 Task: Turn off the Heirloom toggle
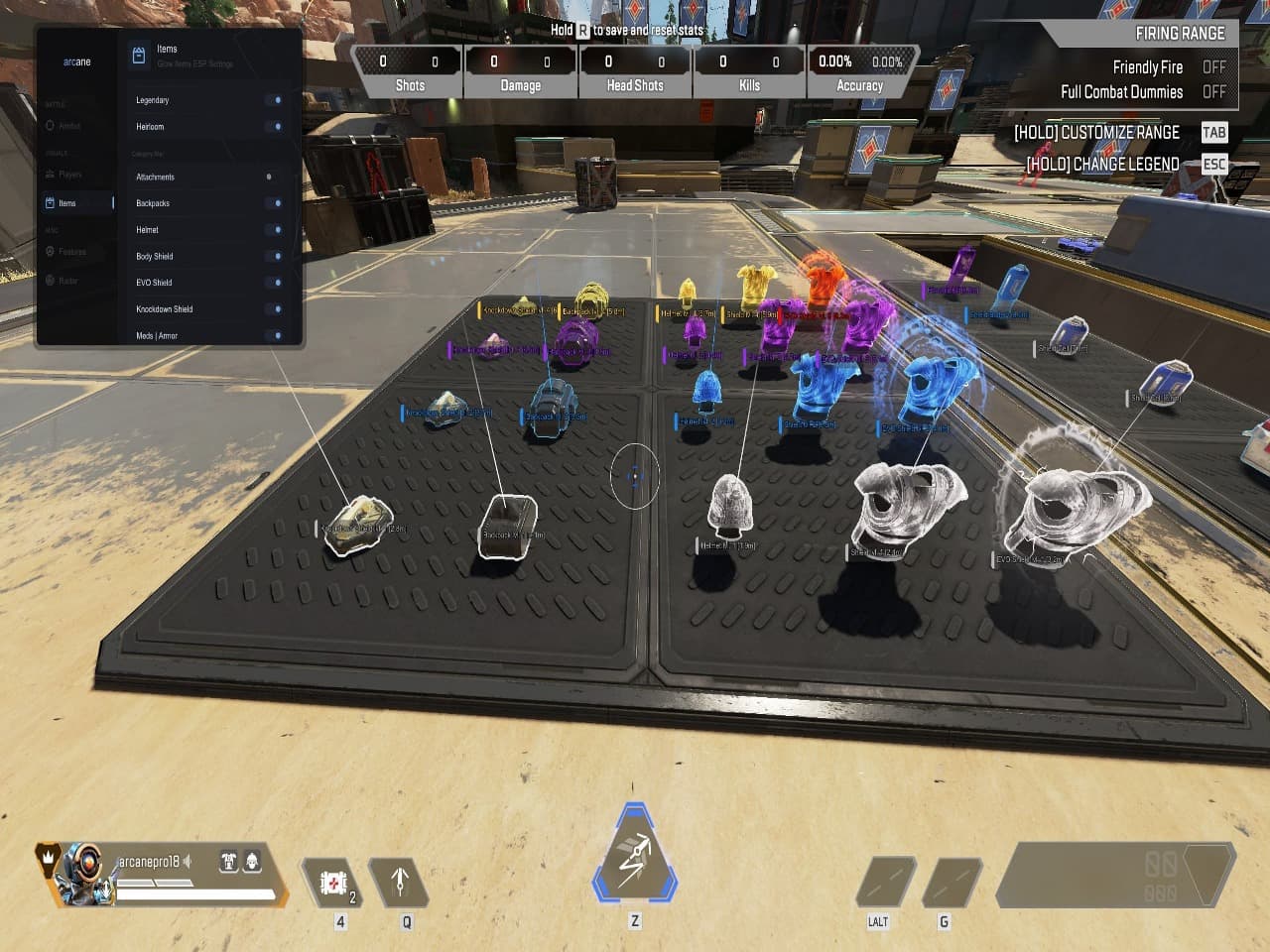click(275, 127)
